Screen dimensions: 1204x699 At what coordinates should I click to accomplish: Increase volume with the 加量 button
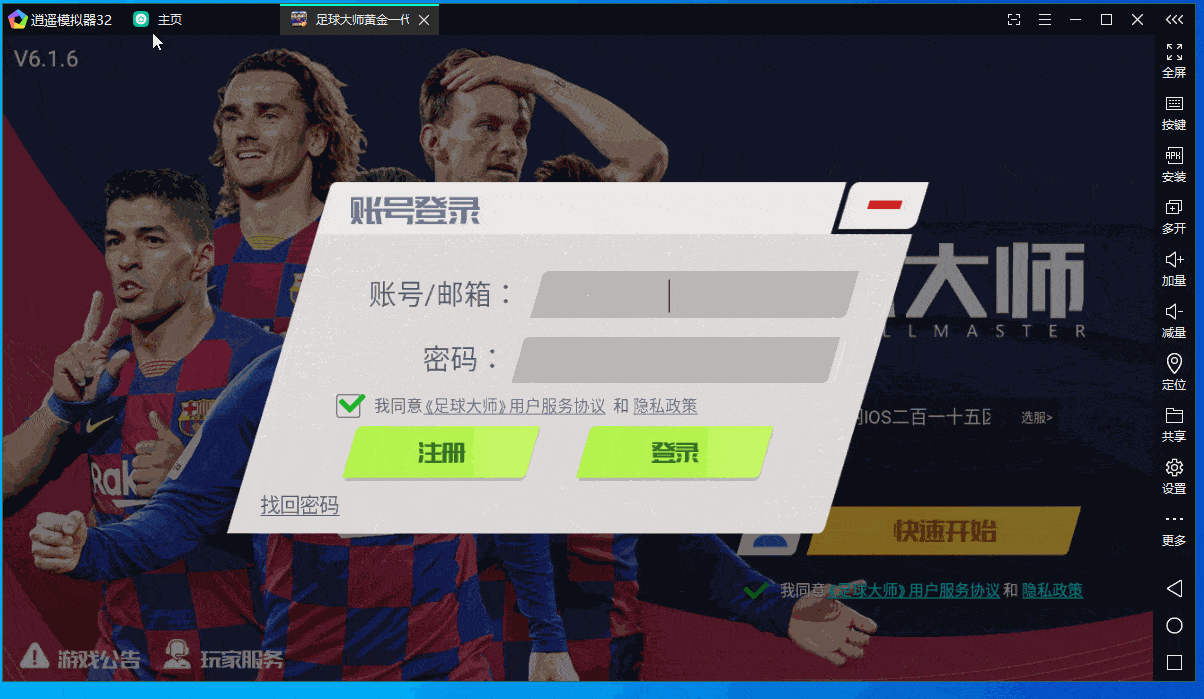(x=1174, y=268)
